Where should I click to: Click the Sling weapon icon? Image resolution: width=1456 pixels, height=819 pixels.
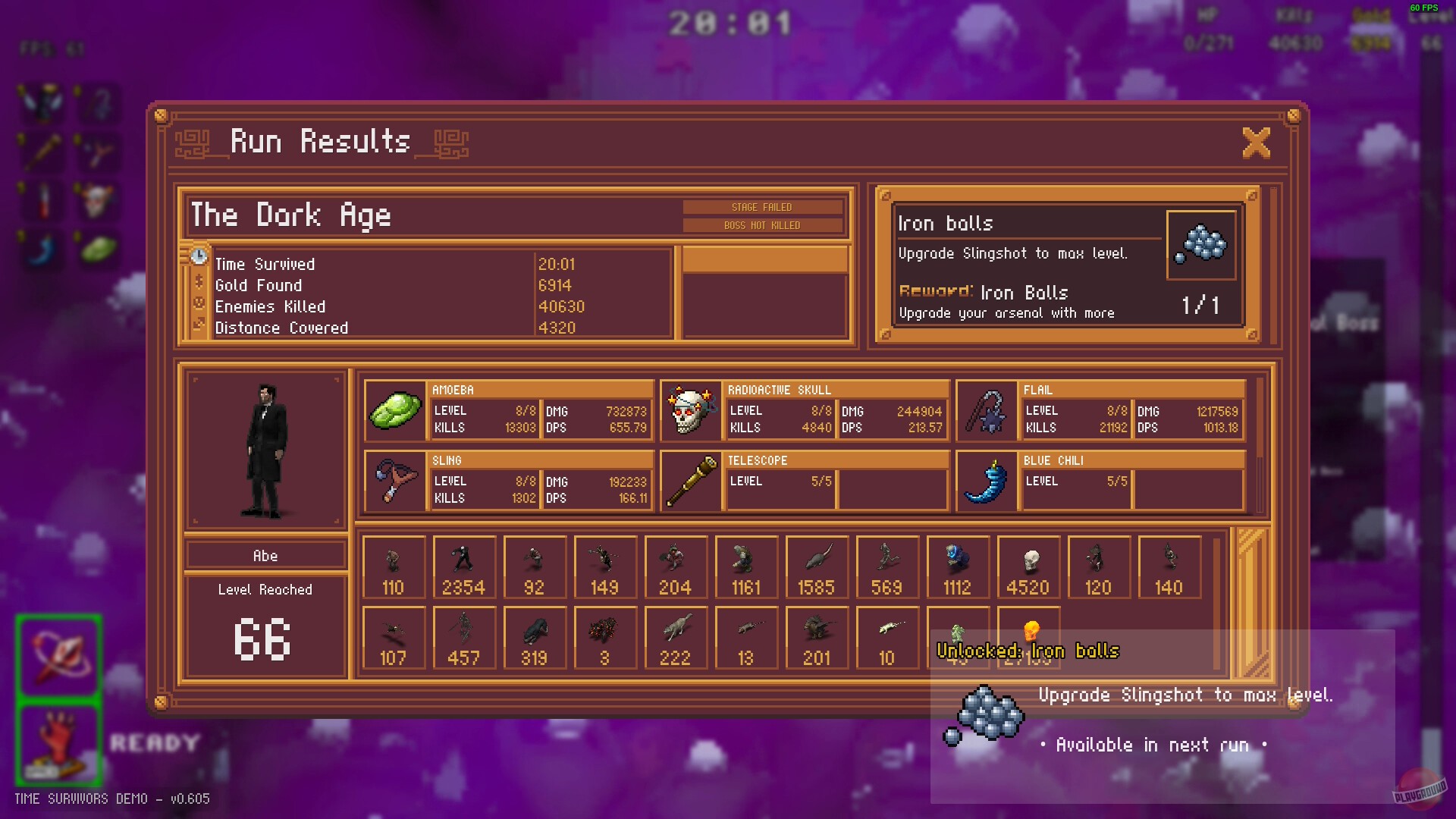pyautogui.click(x=394, y=482)
